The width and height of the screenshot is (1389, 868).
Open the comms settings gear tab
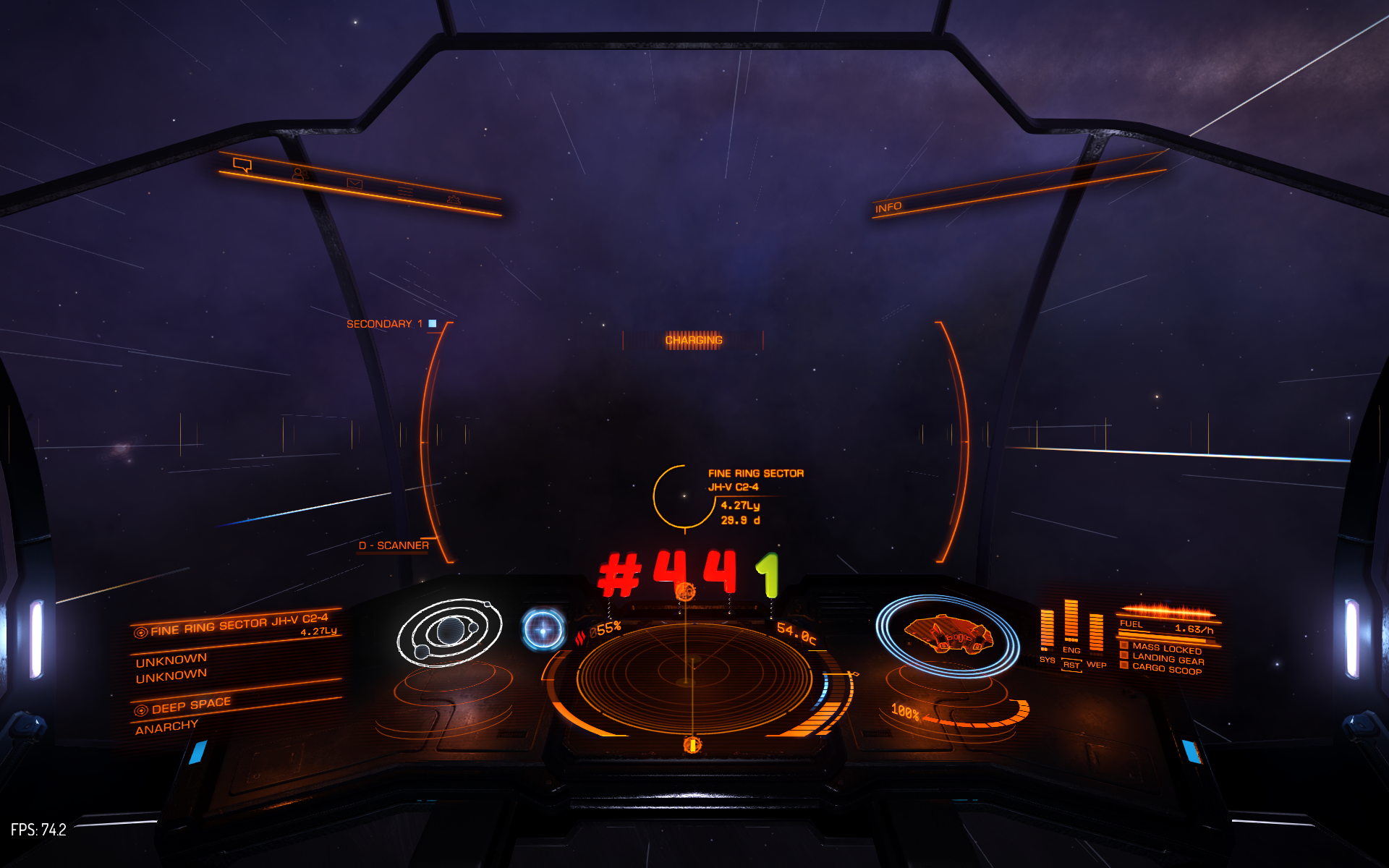454,200
